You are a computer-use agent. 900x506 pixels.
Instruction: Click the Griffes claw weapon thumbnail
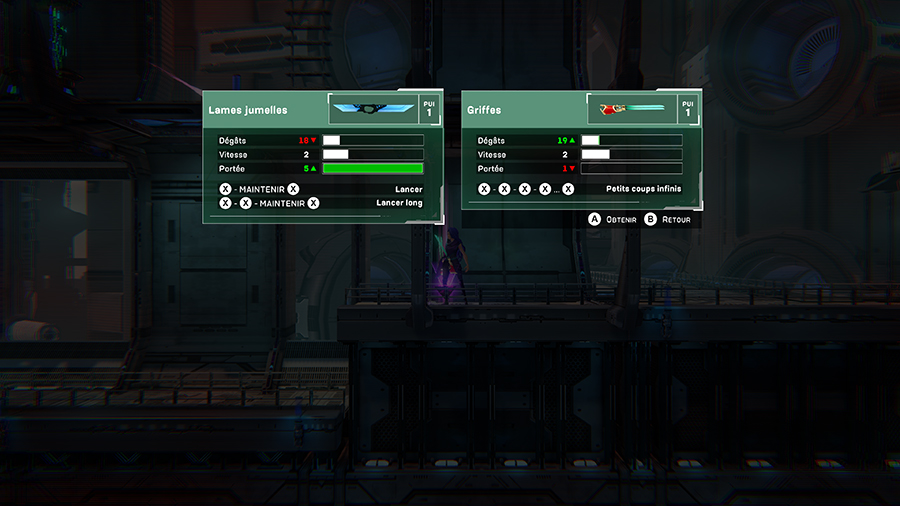[630, 109]
